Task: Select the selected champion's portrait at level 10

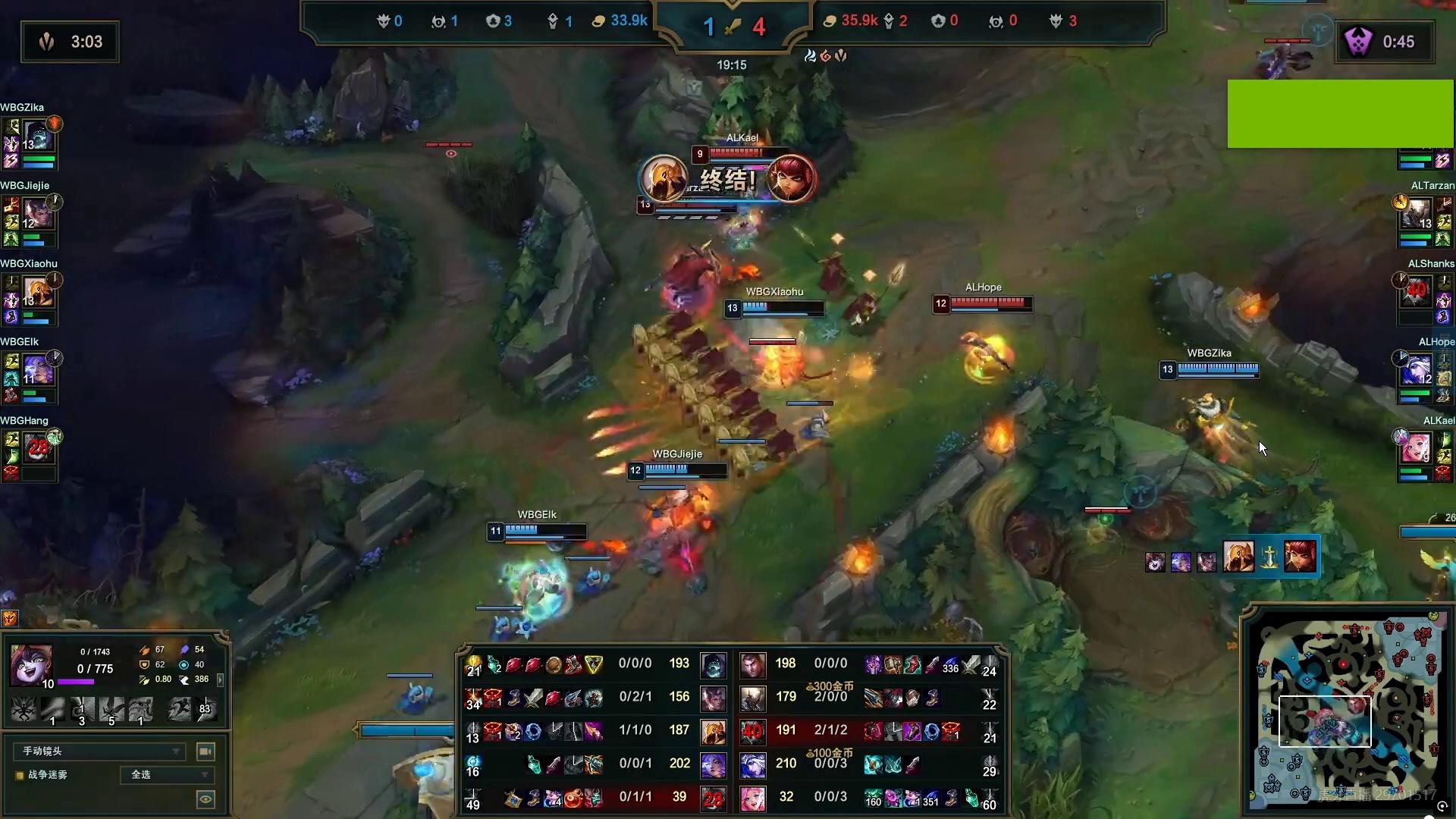Action: (31, 665)
